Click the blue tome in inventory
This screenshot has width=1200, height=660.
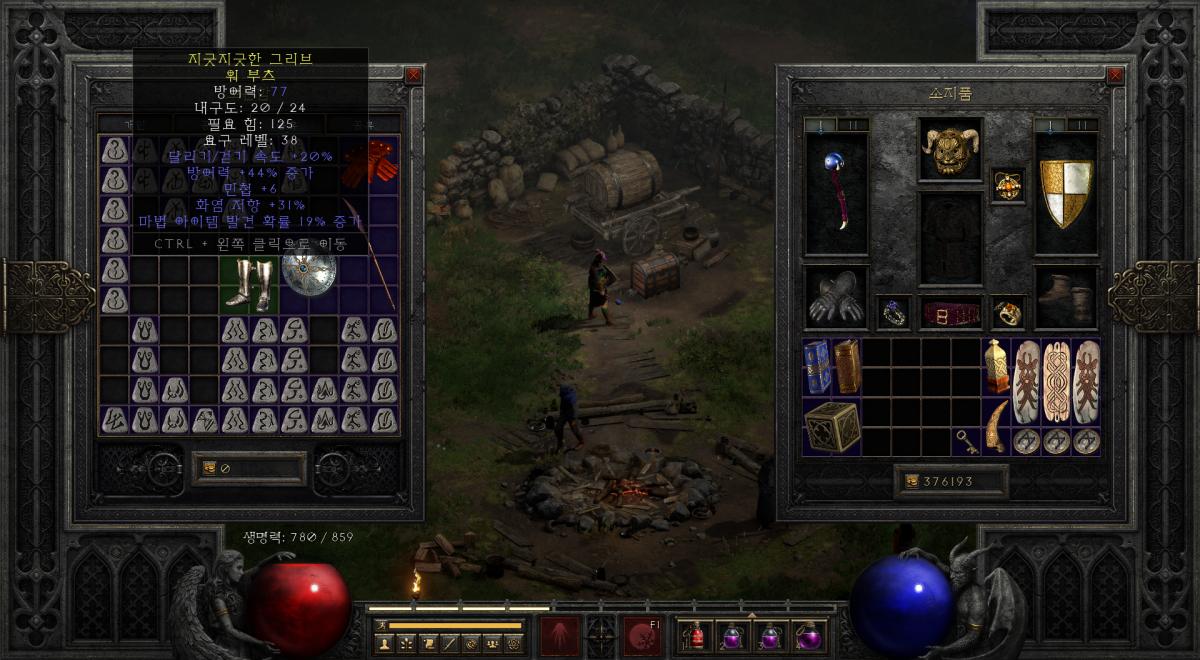[x=817, y=367]
